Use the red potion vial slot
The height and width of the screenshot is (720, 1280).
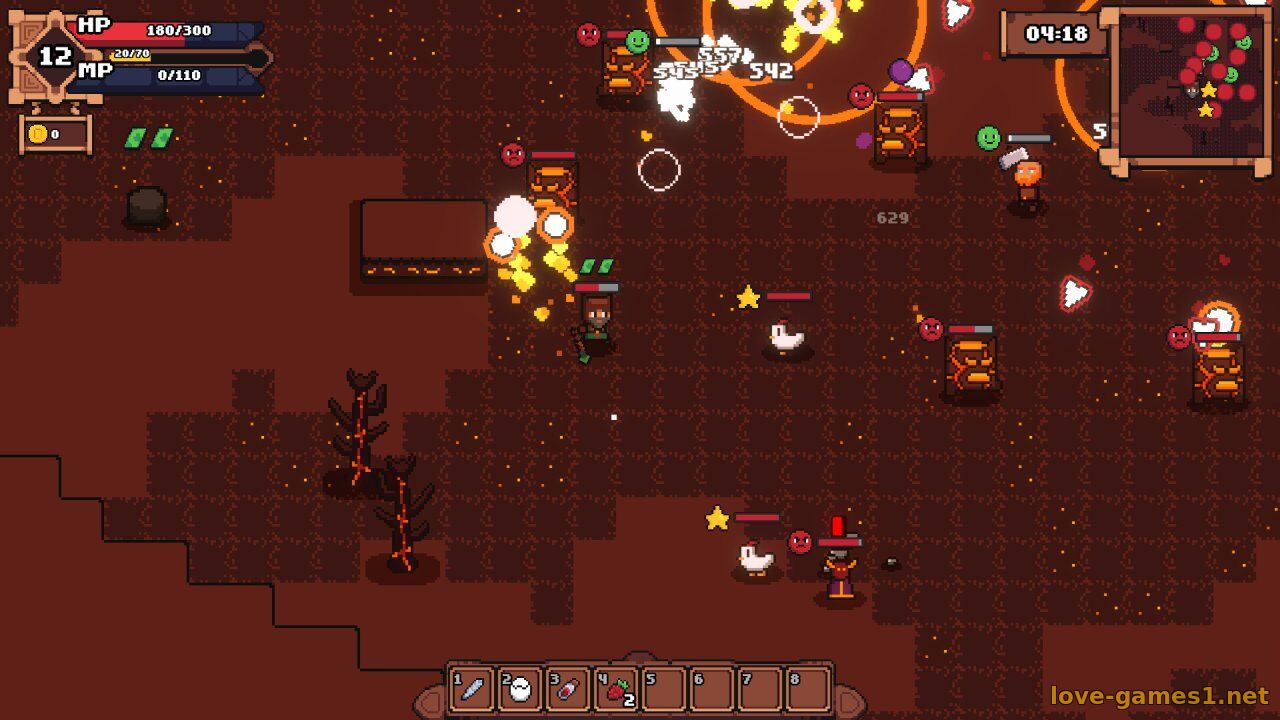coord(567,689)
